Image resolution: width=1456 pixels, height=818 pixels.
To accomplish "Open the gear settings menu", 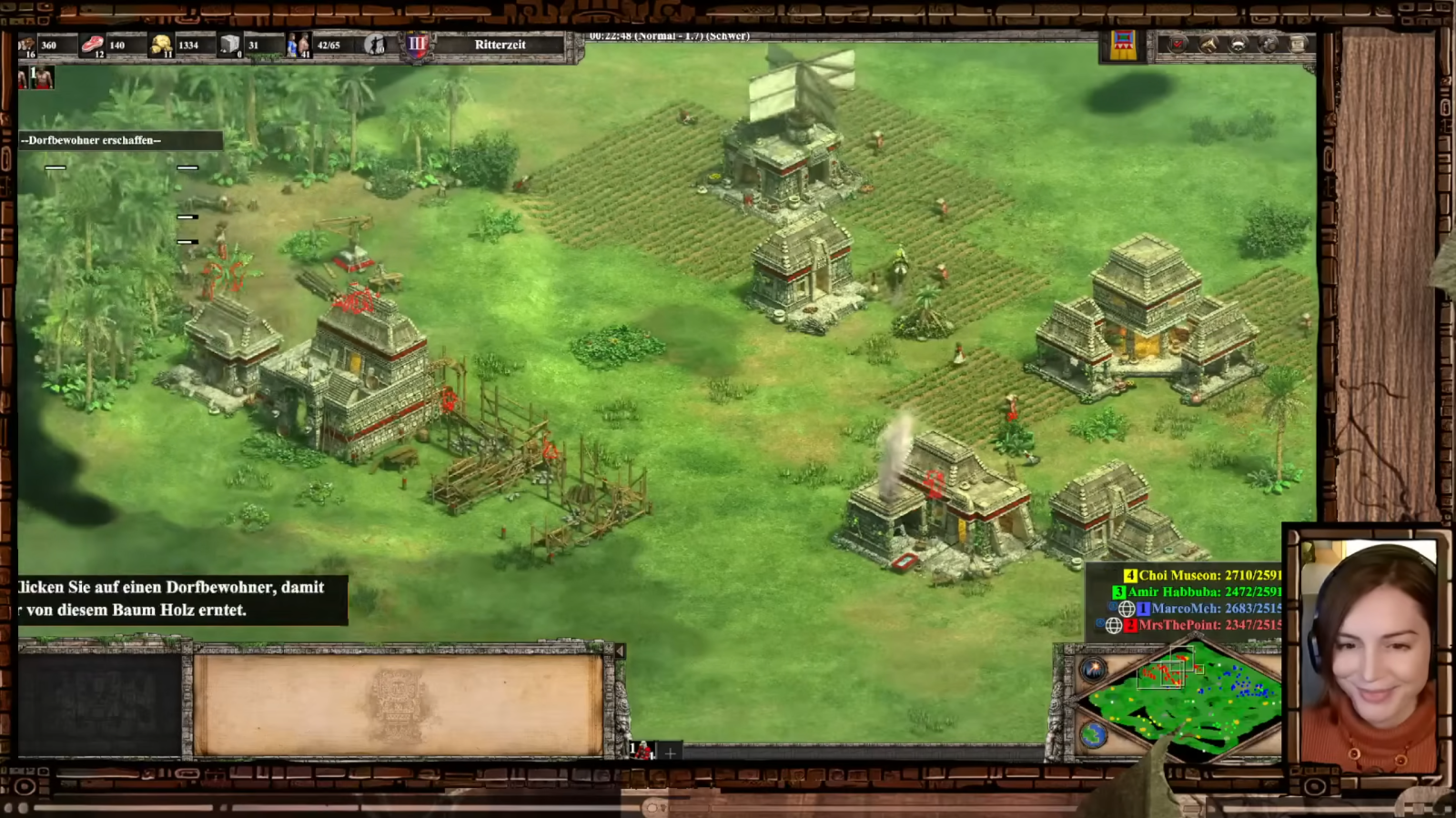I will pyautogui.click(x=1269, y=44).
